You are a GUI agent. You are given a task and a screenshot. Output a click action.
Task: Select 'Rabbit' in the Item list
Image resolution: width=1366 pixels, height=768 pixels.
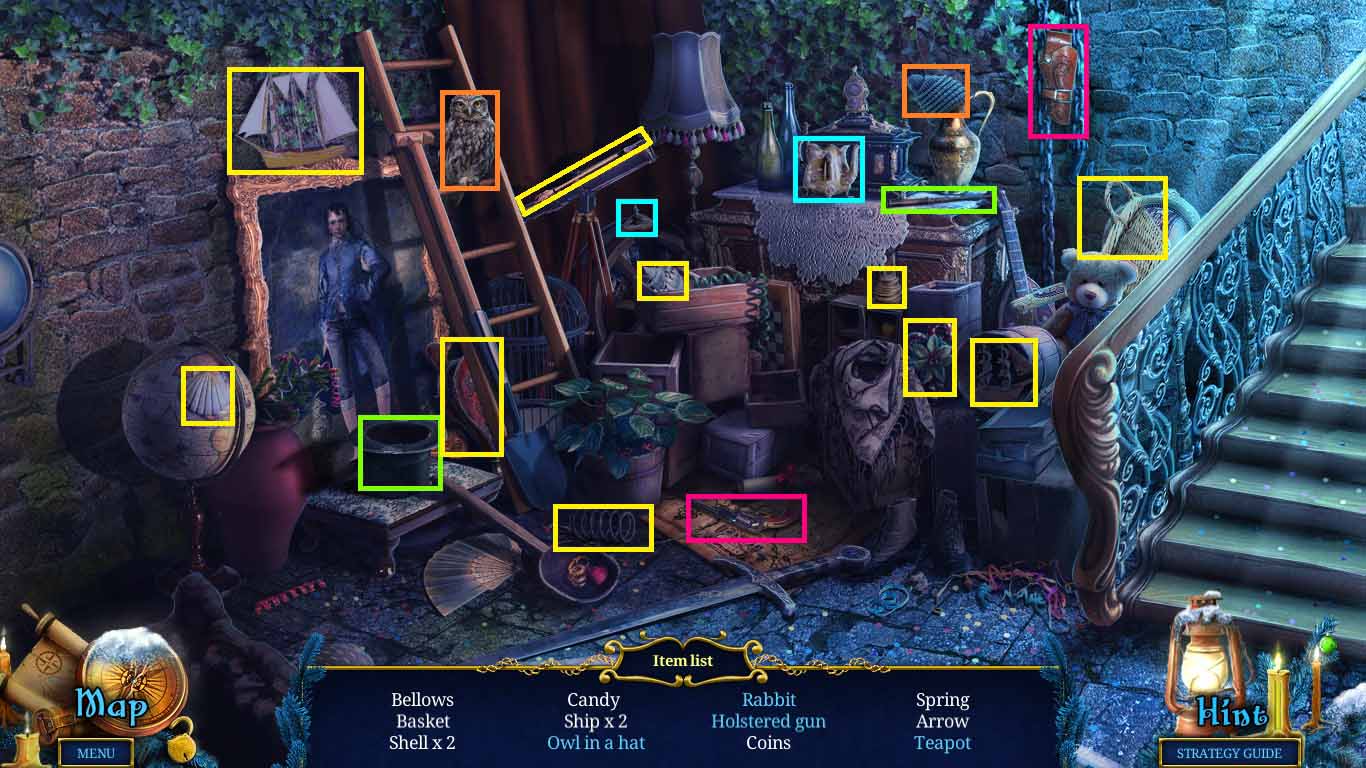click(768, 700)
